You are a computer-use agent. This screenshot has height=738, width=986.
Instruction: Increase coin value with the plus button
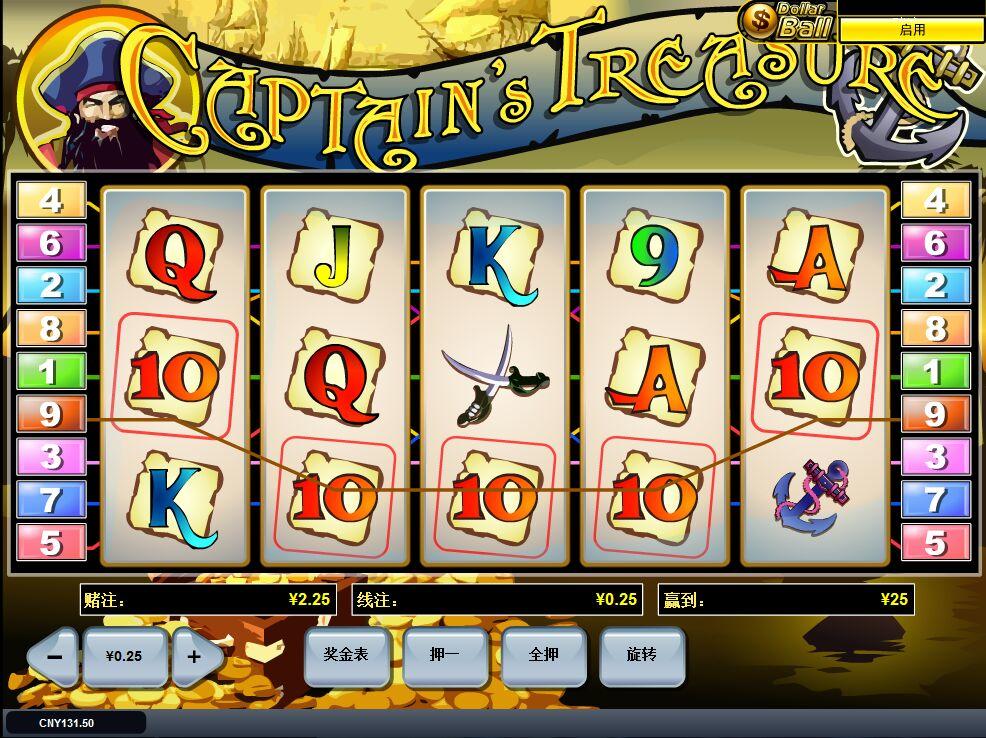(x=194, y=657)
